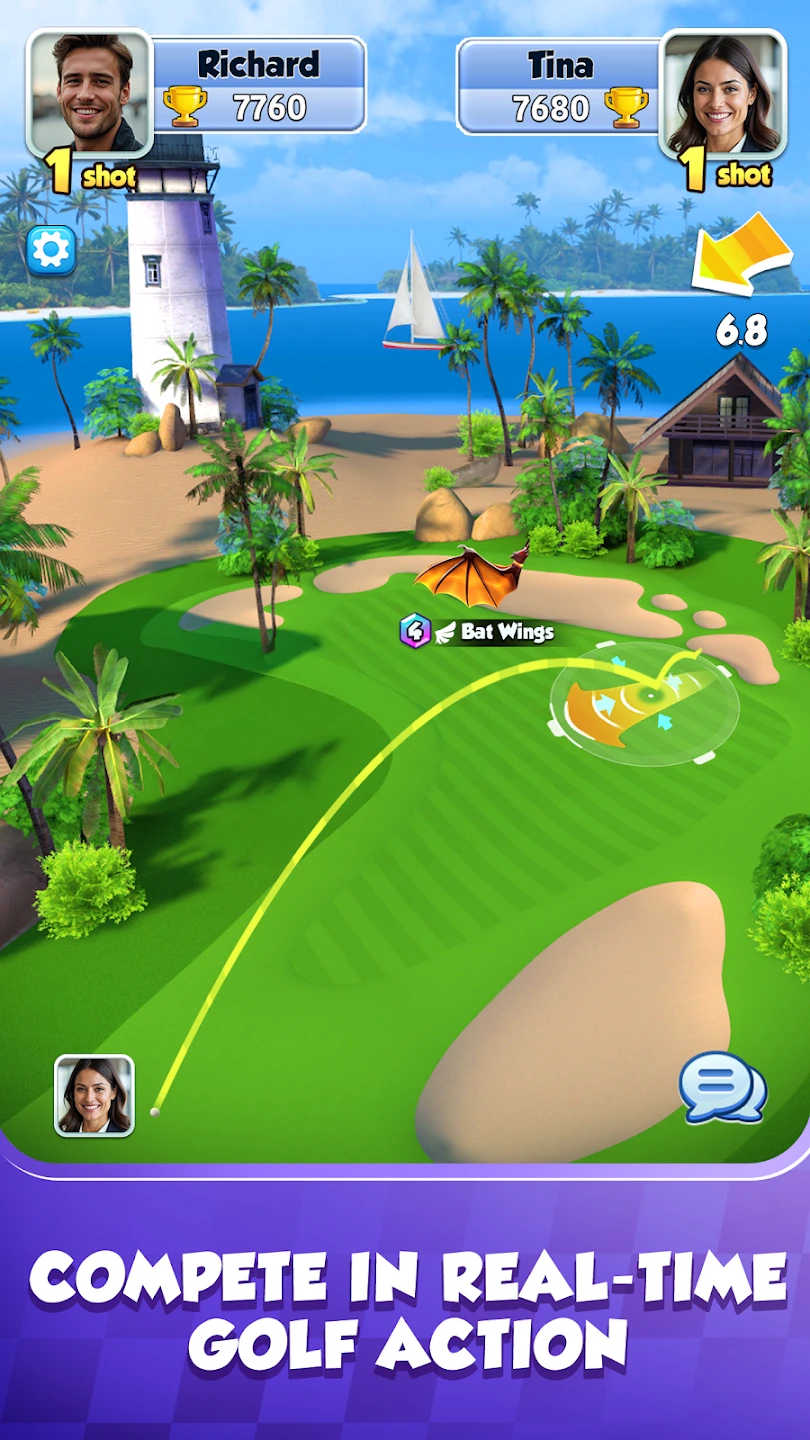The width and height of the screenshot is (810, 1440).
Task: Tap the Bat Wings club label
Action: pos(477,631)
